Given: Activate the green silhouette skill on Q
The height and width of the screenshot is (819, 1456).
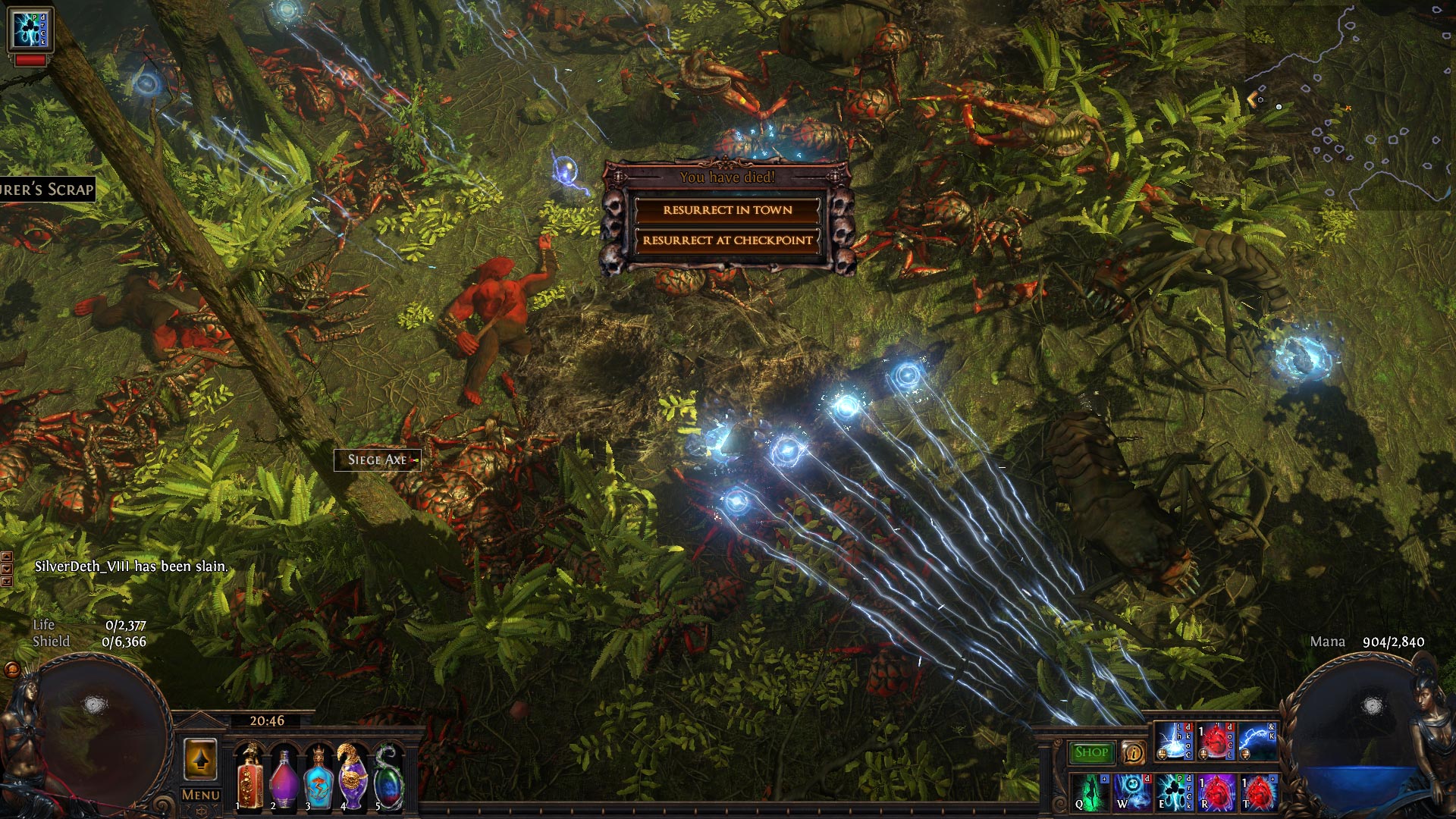Looking at the screenshot, I should tap(1090, 792).
